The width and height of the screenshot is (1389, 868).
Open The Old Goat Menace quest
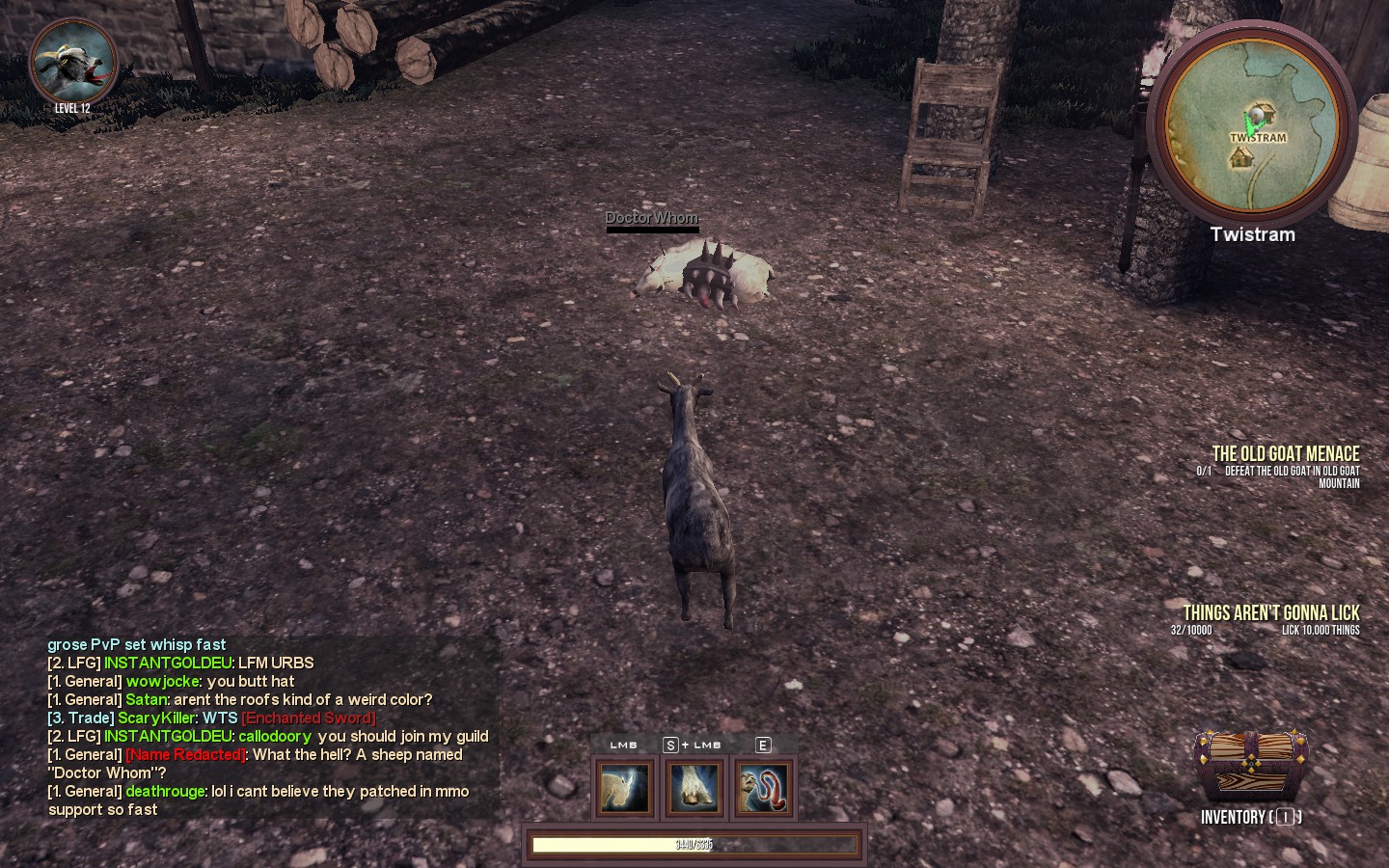(1285, 454)
